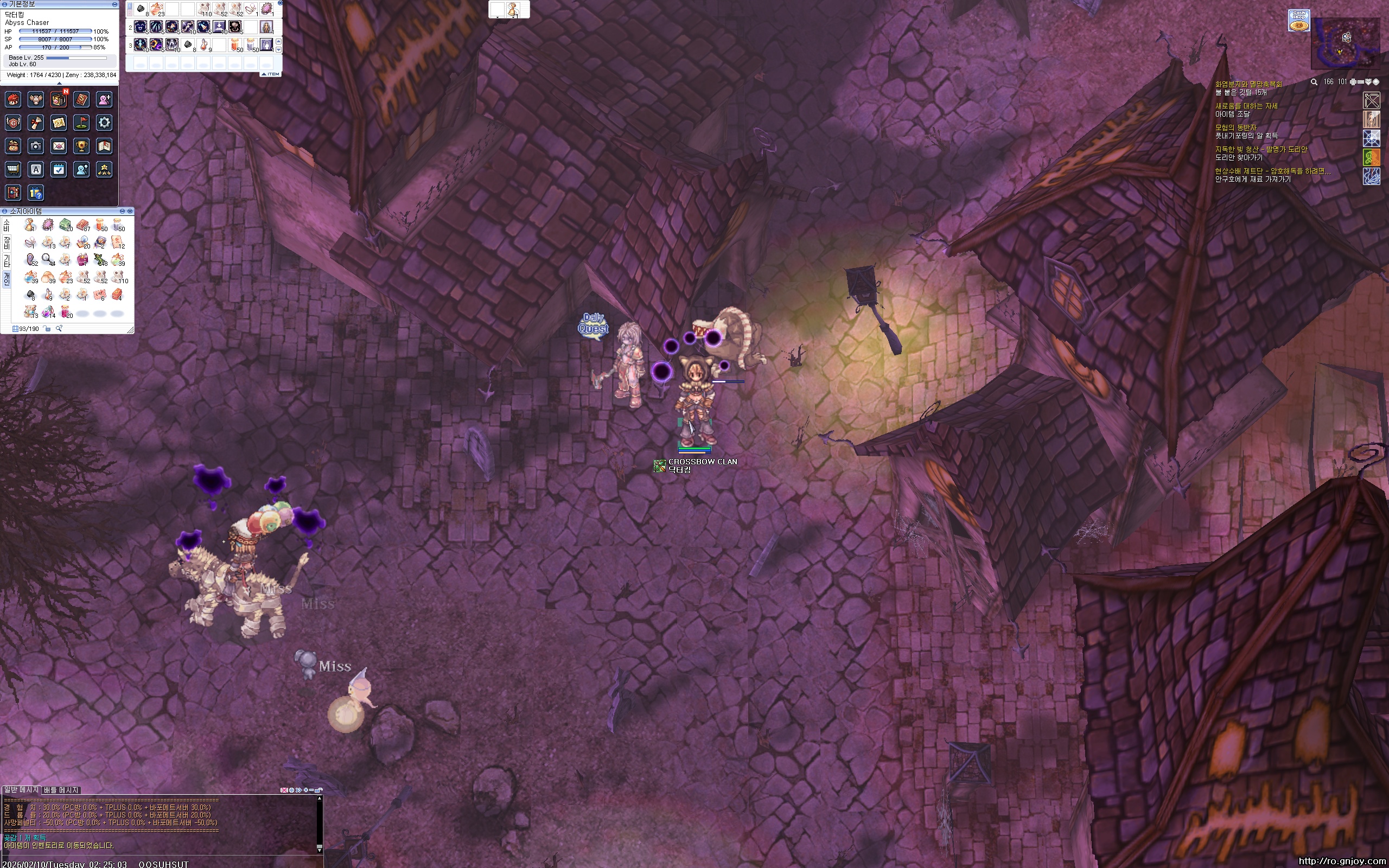
Task: Open the trophy achievements icon
Action: click(x=81, y=146)
